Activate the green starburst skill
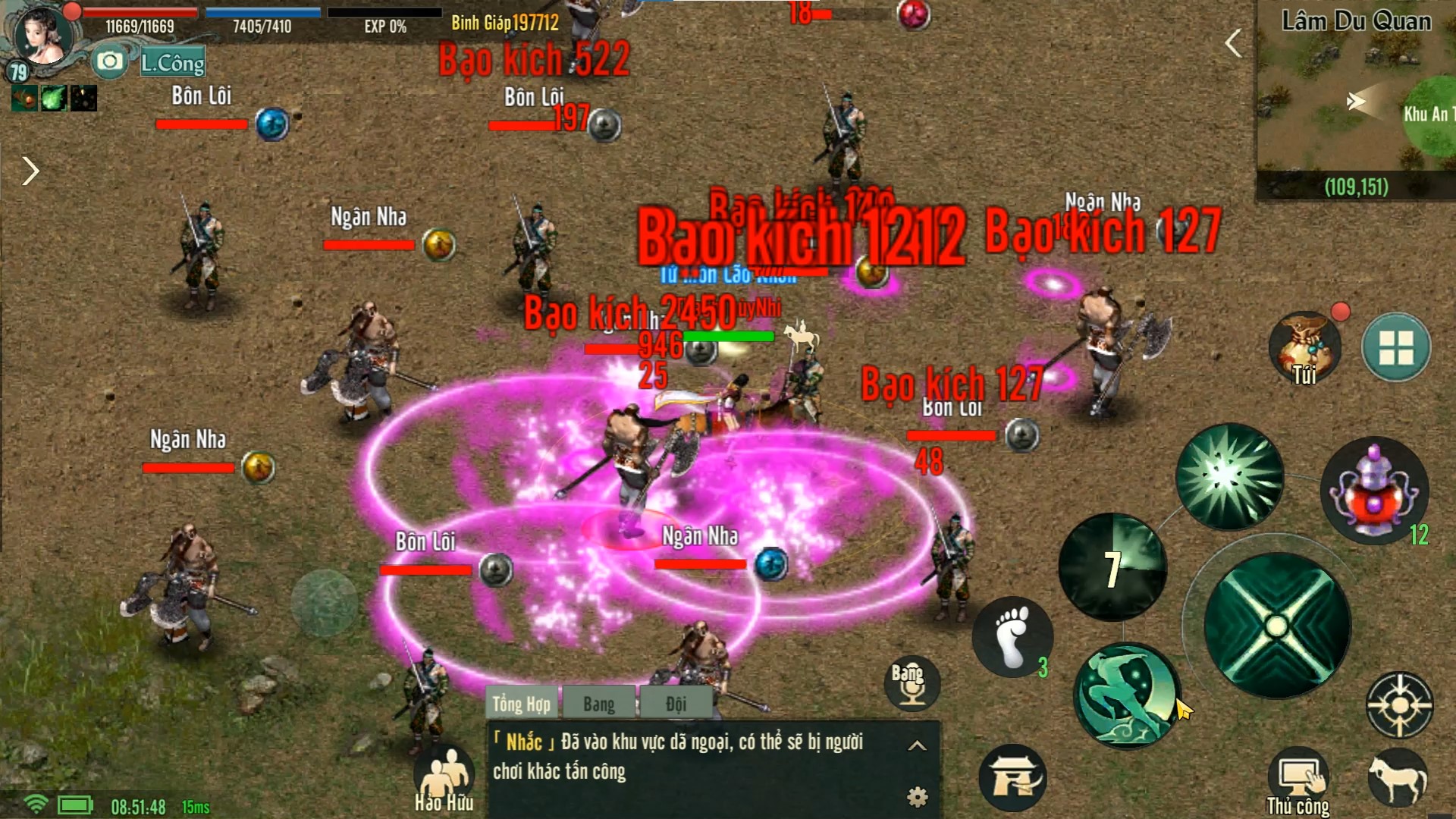The width and height of the screenshot is (1456, 819). [1229, 476]
